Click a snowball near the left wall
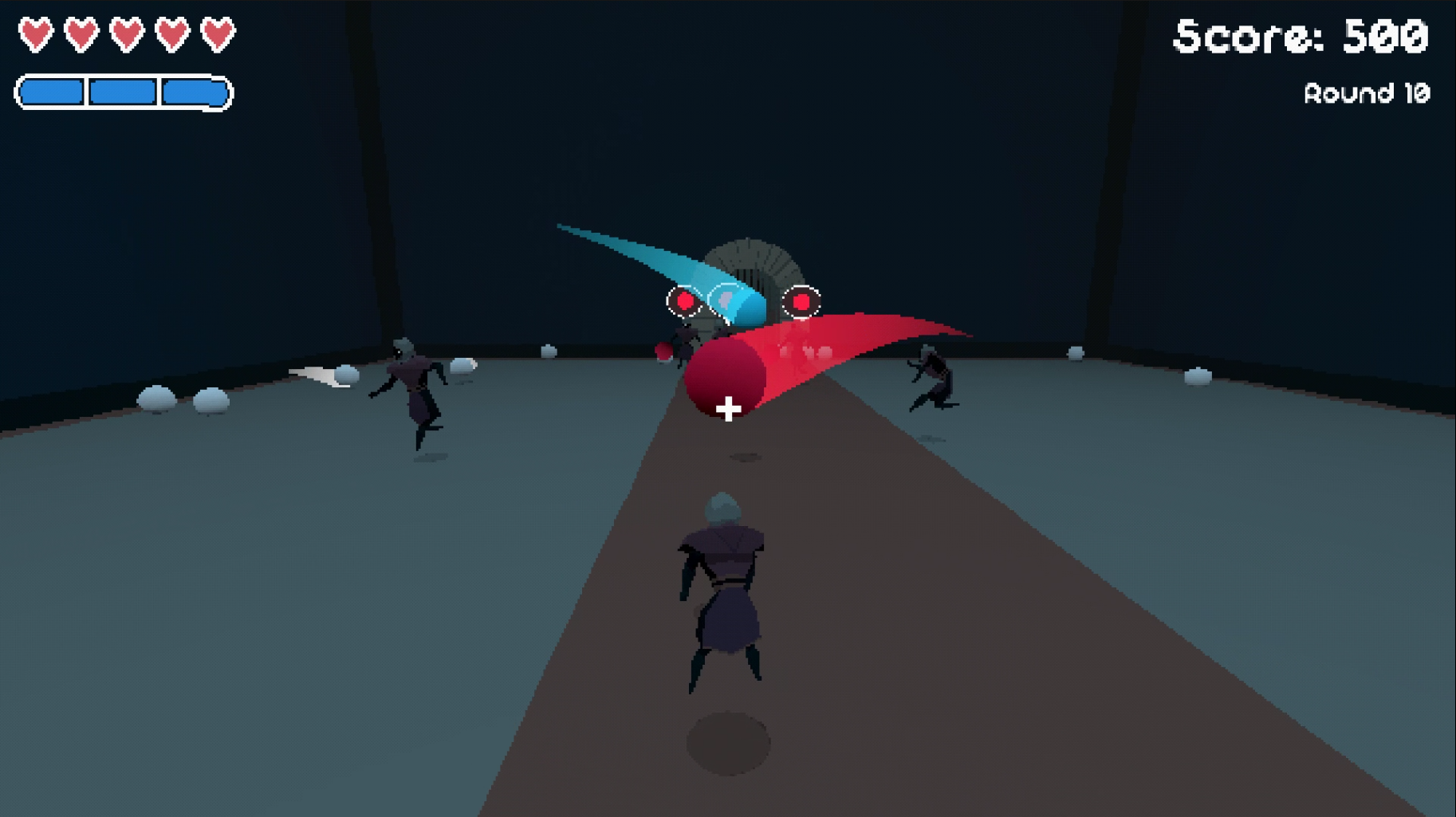 coord(156,397)
